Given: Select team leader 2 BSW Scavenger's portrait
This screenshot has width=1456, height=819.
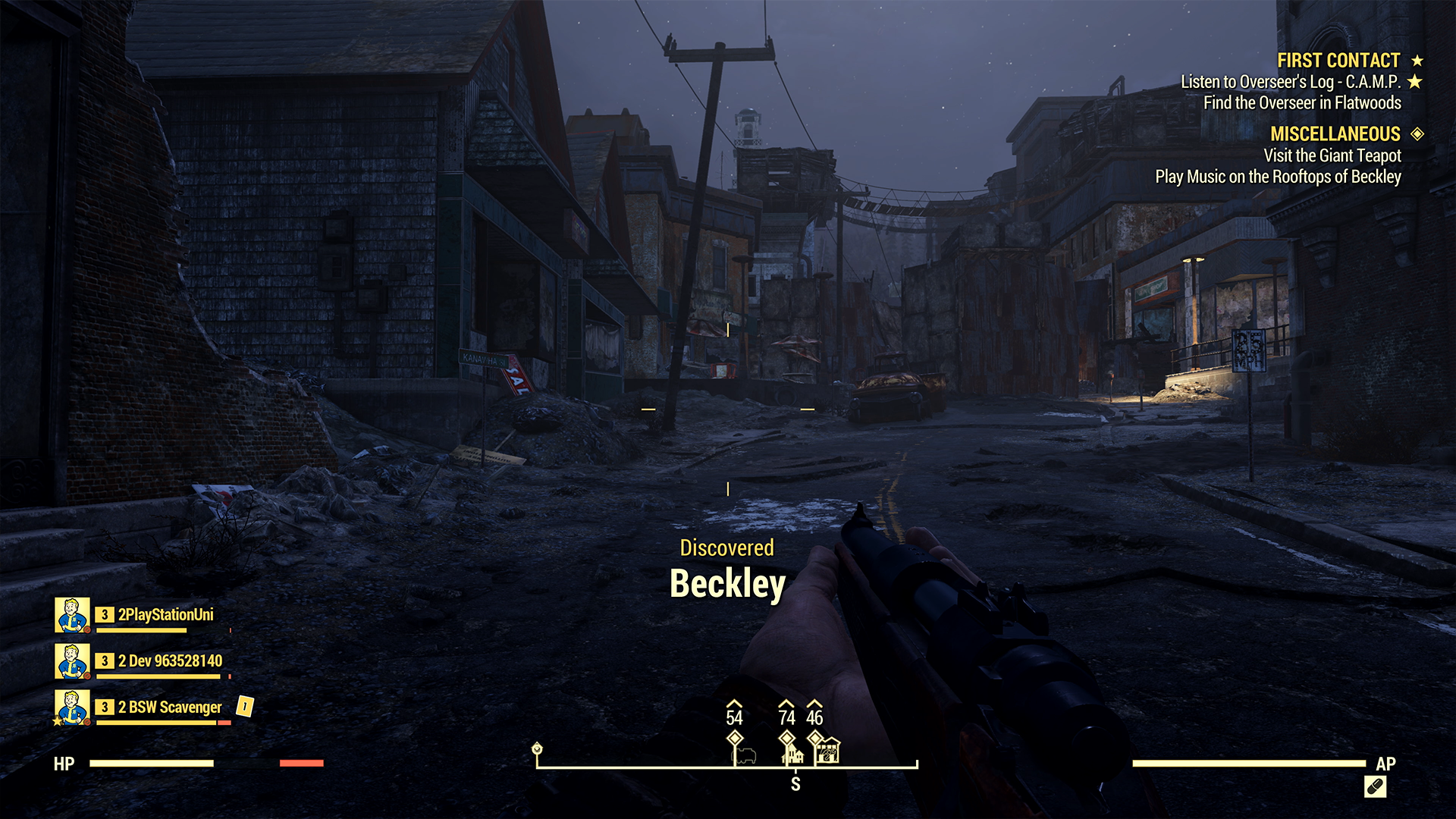Looking at the screenshot, I should tap(72, 708).
